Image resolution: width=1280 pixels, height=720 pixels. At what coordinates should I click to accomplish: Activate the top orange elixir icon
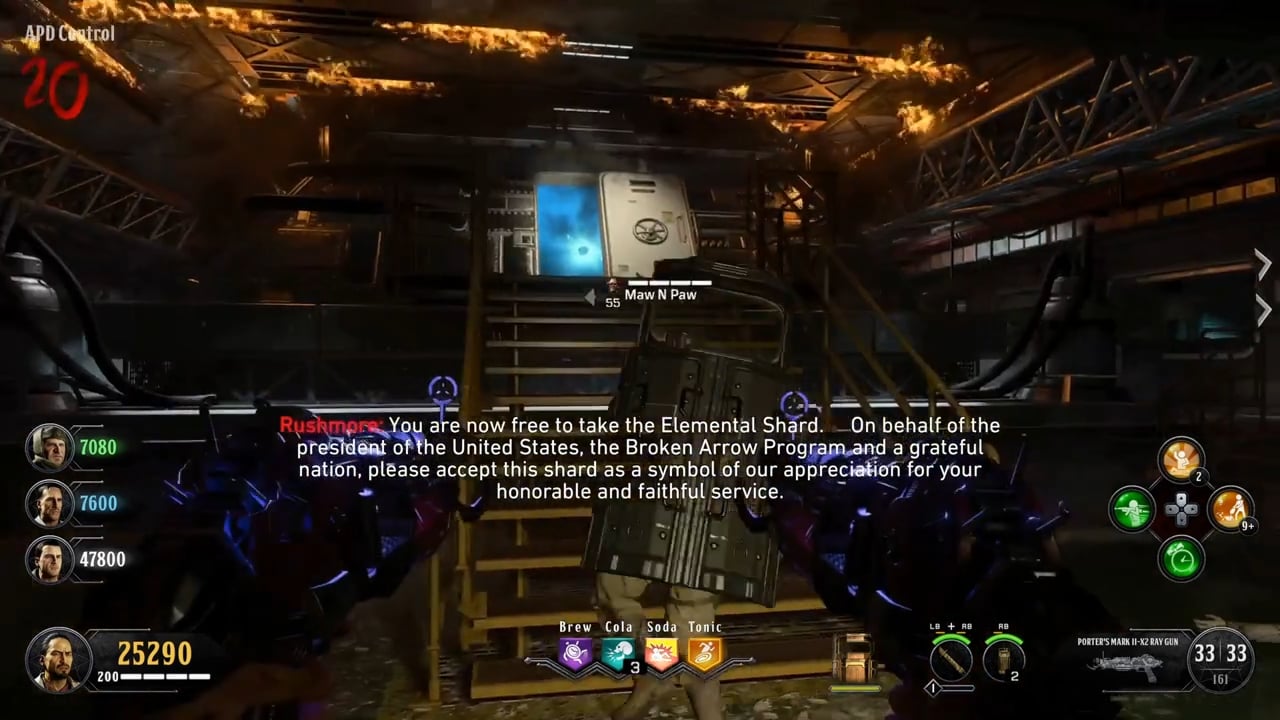click(x=1180, y=460)
